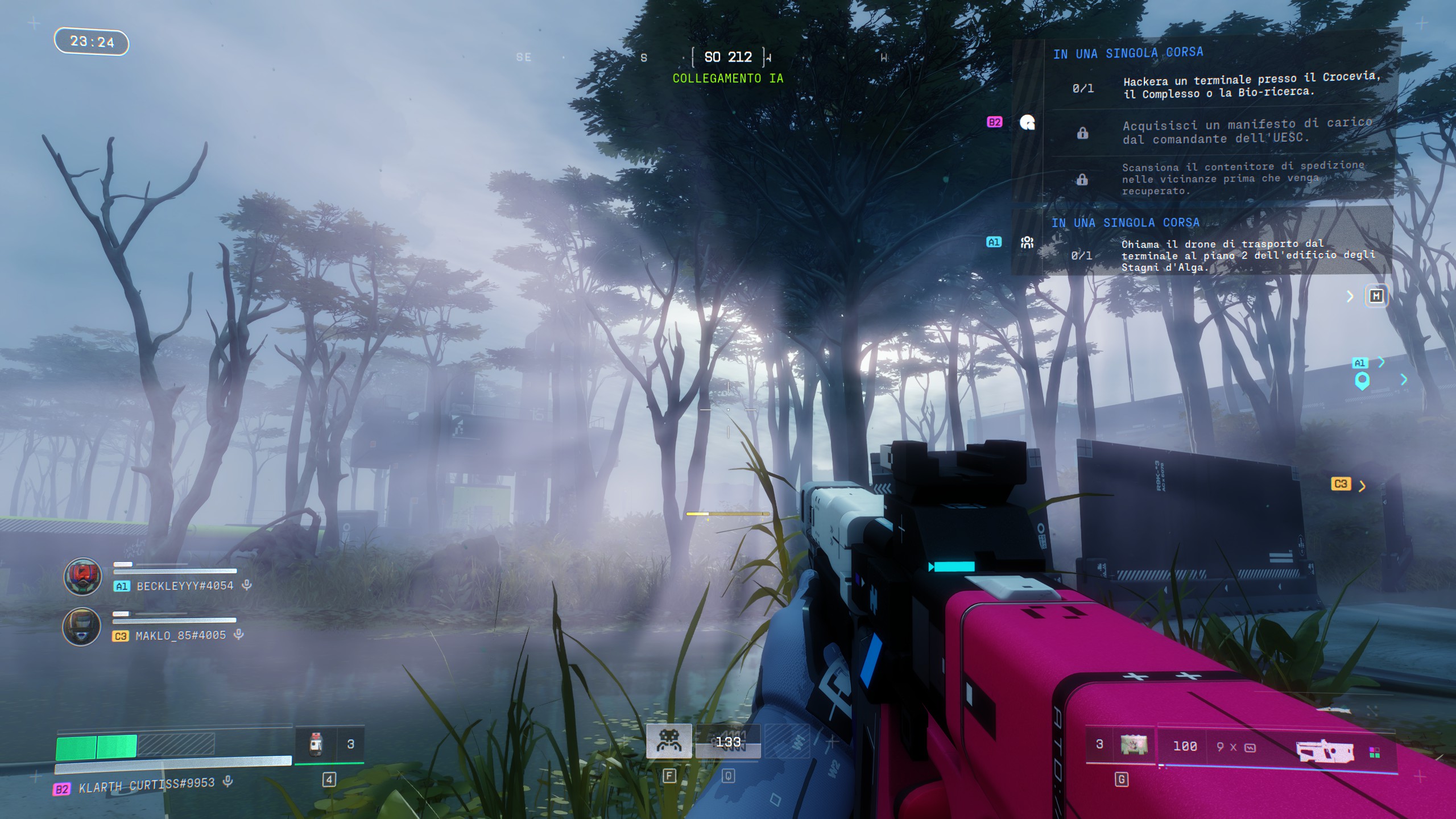Select the ability slot showing 133
The width and height of the screenshot is (1456, 819).
point(728,742)
